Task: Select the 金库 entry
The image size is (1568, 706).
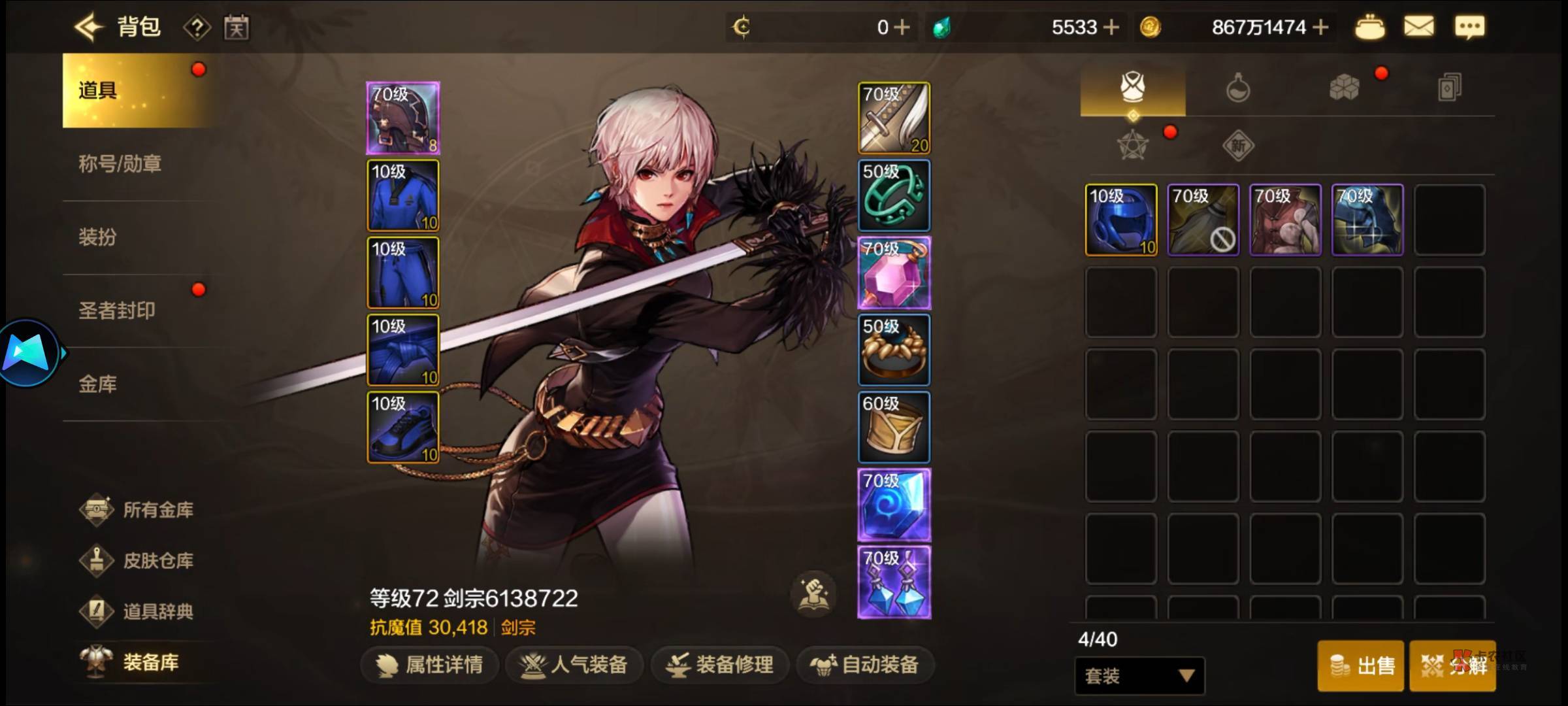Action: coord(98,384)
